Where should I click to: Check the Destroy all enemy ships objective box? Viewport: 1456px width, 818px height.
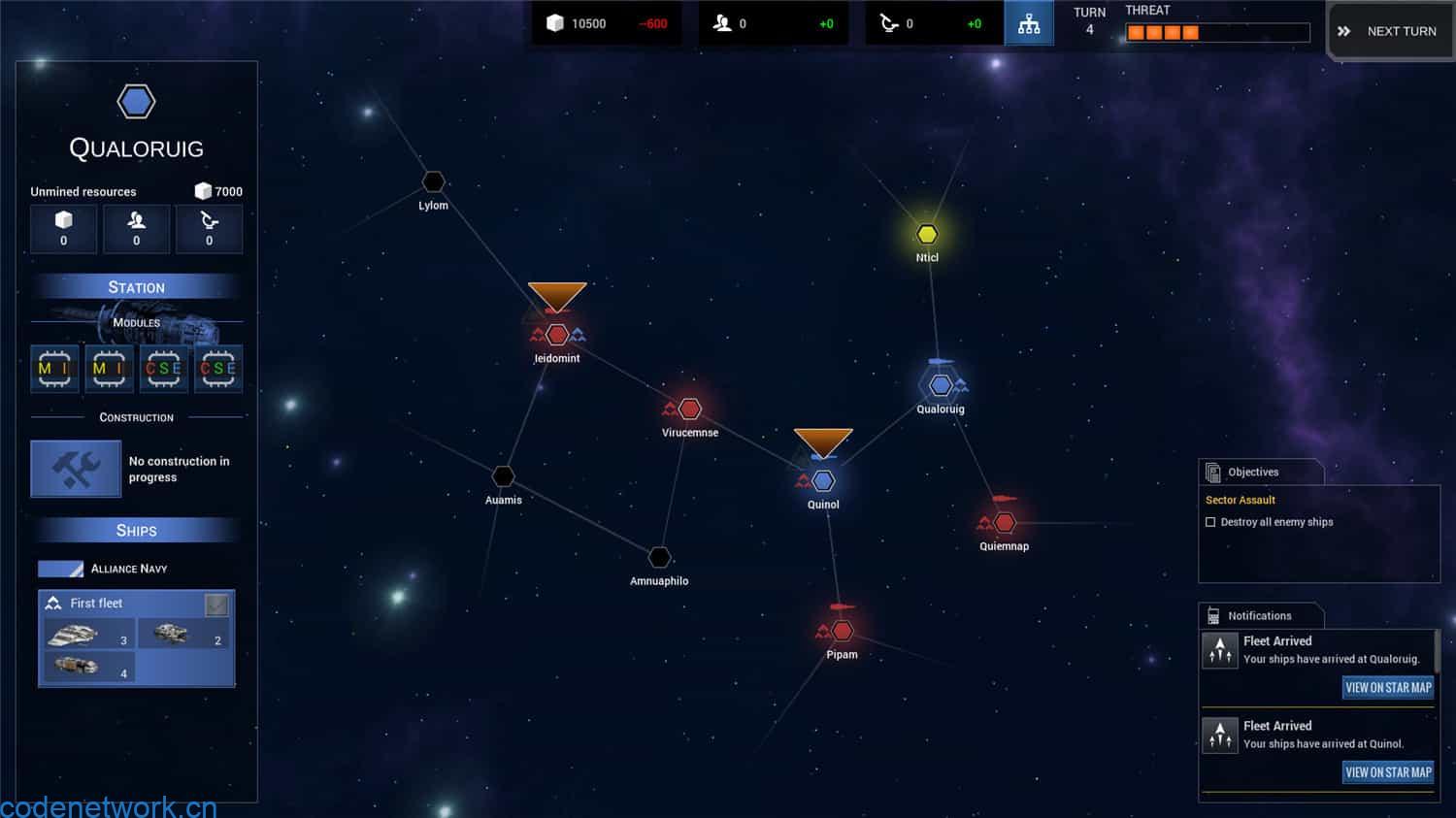click(x=1210, y=521)
